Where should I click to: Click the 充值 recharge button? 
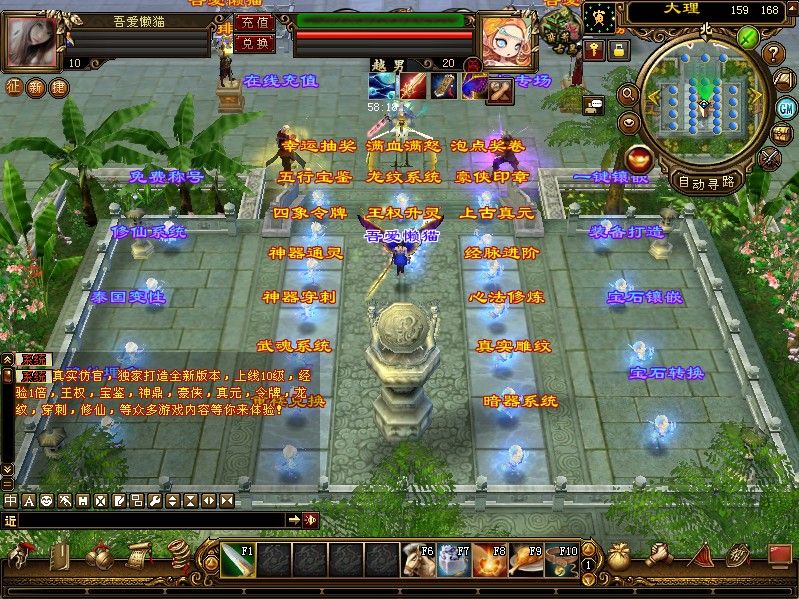(254, 22)
